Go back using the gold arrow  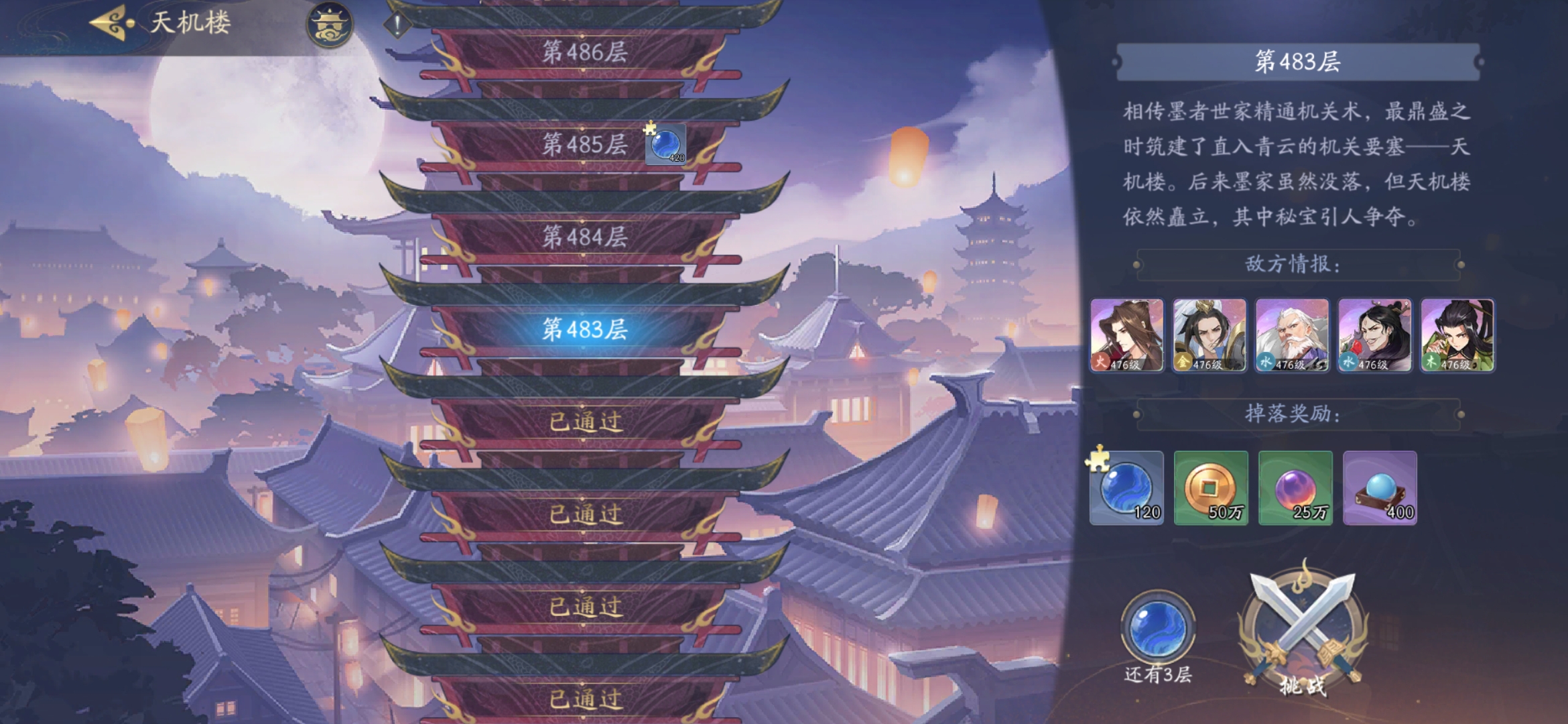[113, 23]
